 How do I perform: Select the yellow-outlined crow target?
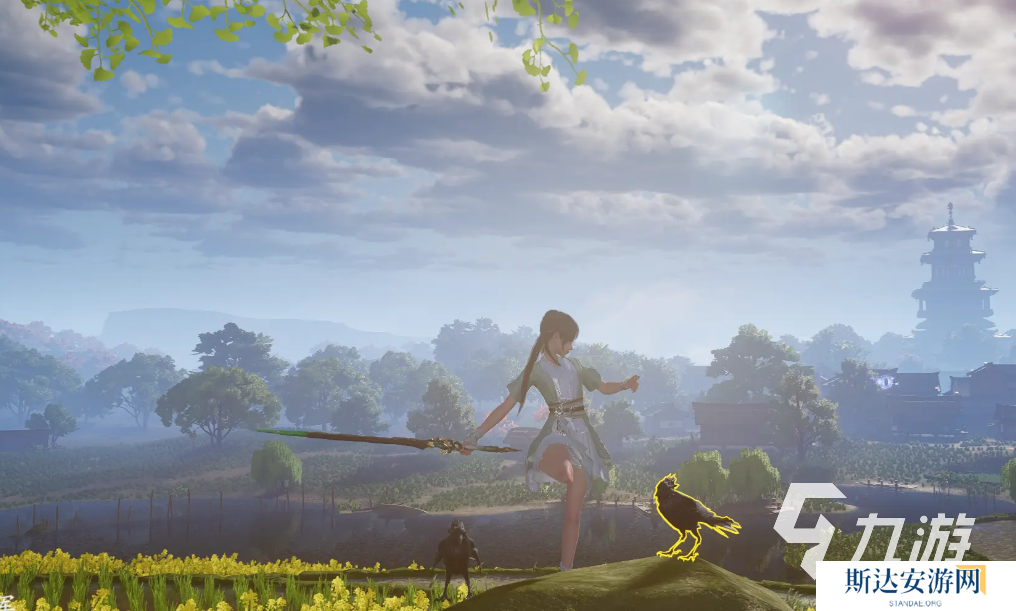688,515
